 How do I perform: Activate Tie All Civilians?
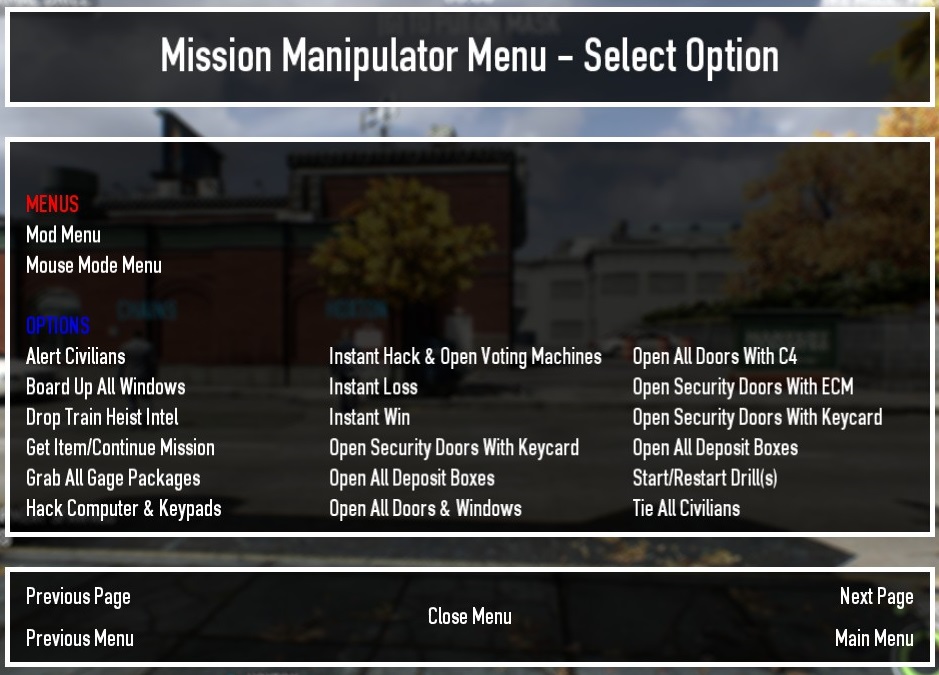pos(686,508)
